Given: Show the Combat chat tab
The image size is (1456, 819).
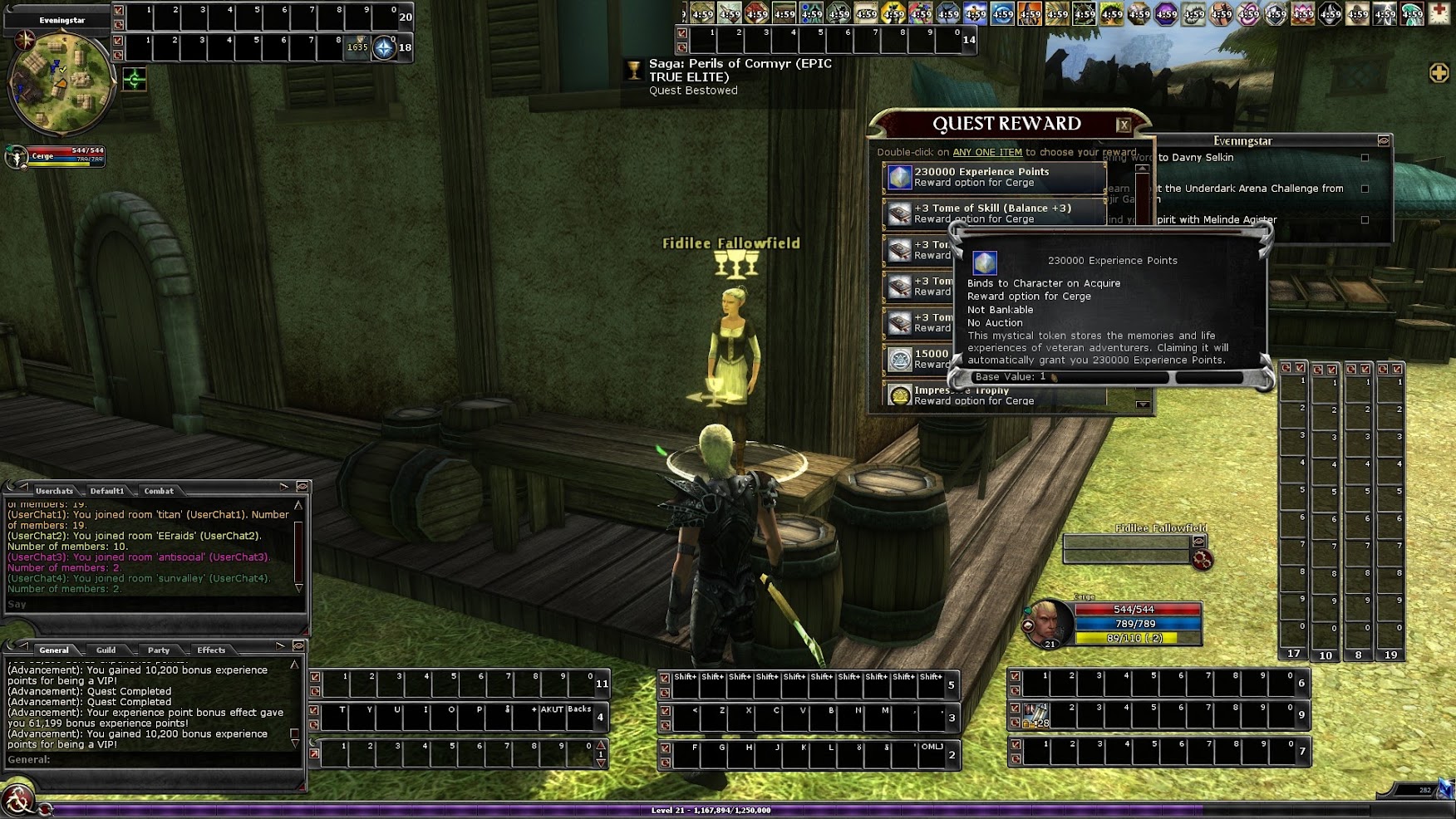Looking at the screenshot, I should 159,491.
